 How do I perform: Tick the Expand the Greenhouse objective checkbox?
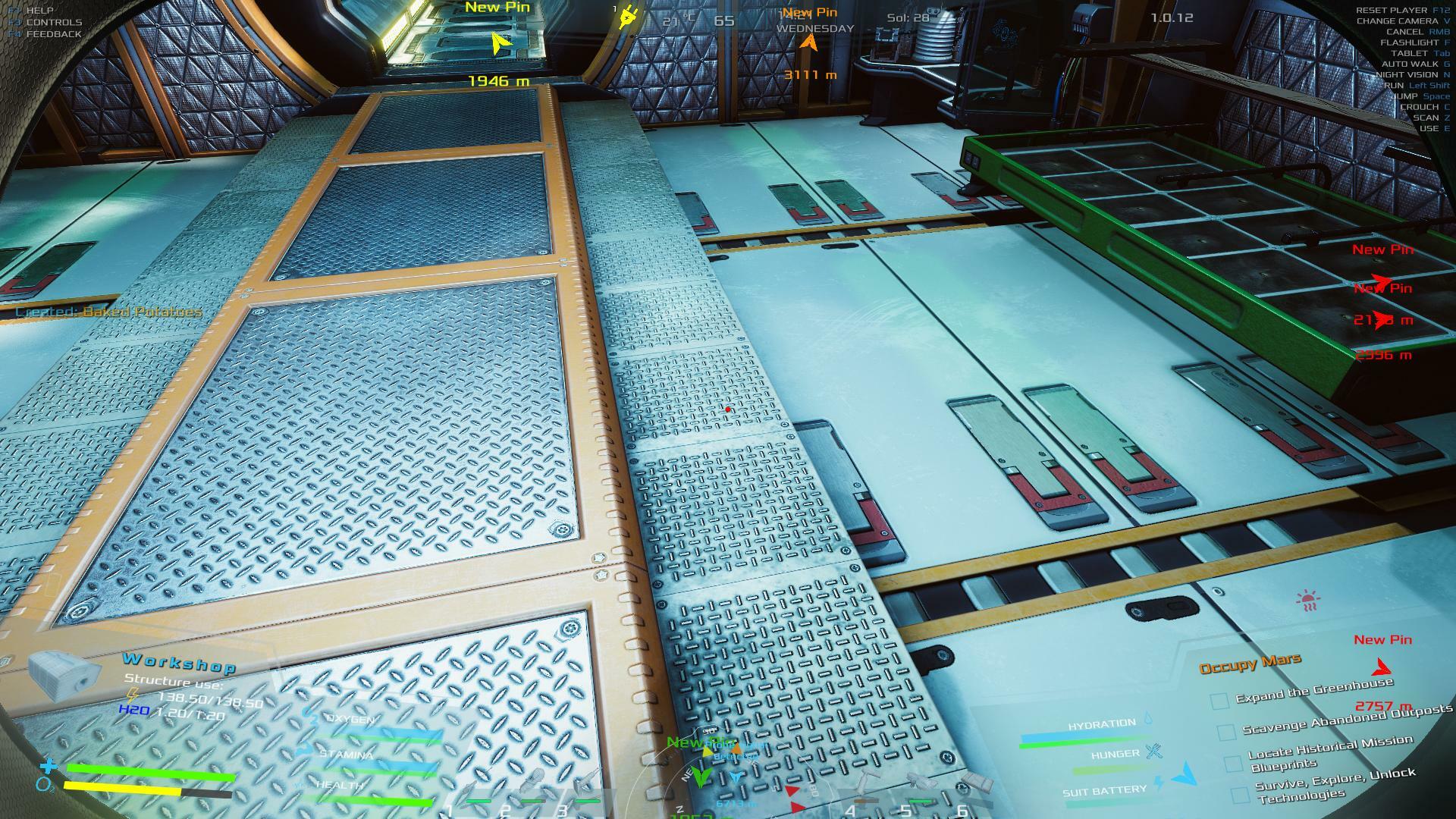click(x=1219, y=701)
